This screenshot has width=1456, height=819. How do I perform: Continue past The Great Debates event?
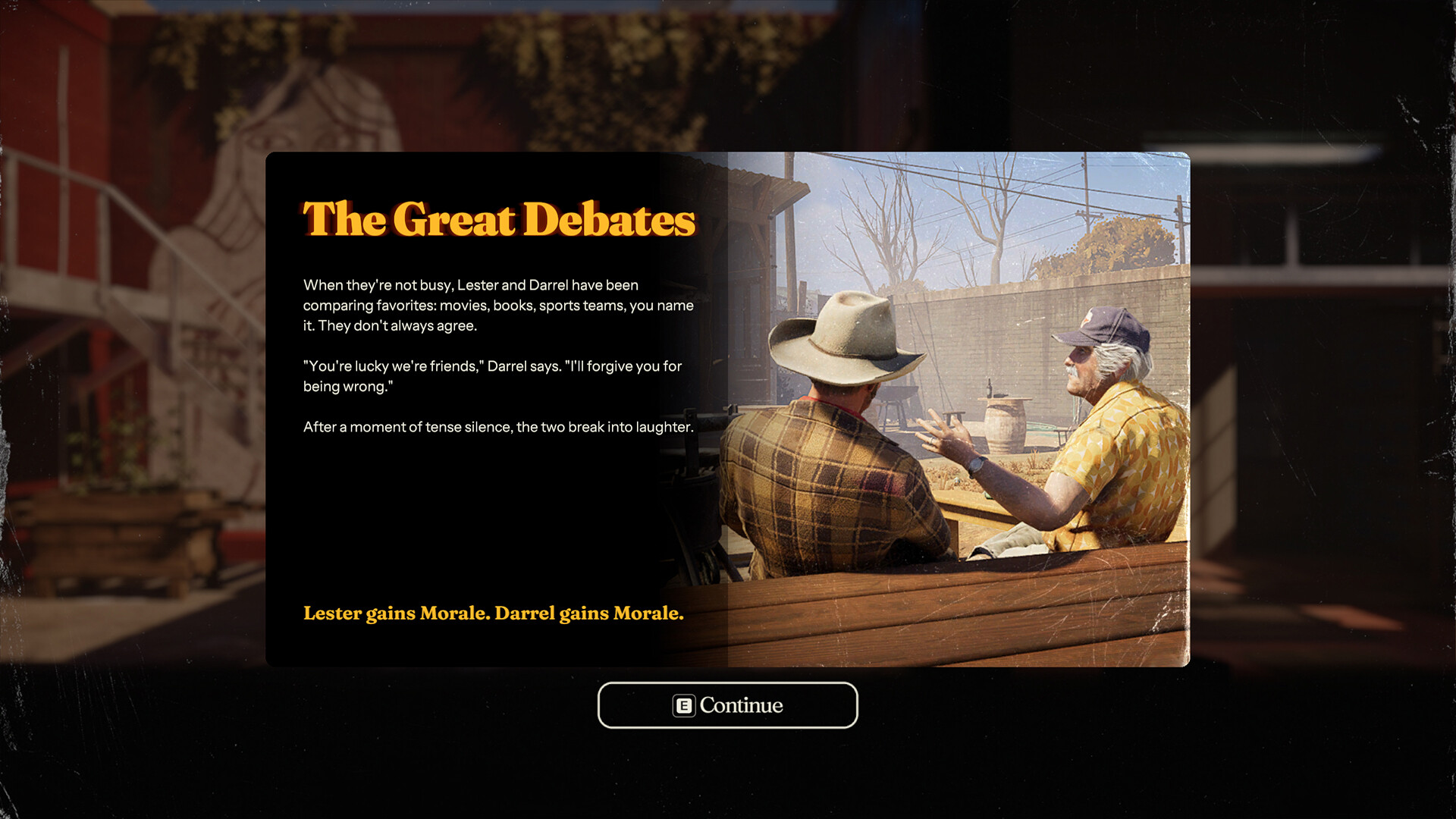727,705
